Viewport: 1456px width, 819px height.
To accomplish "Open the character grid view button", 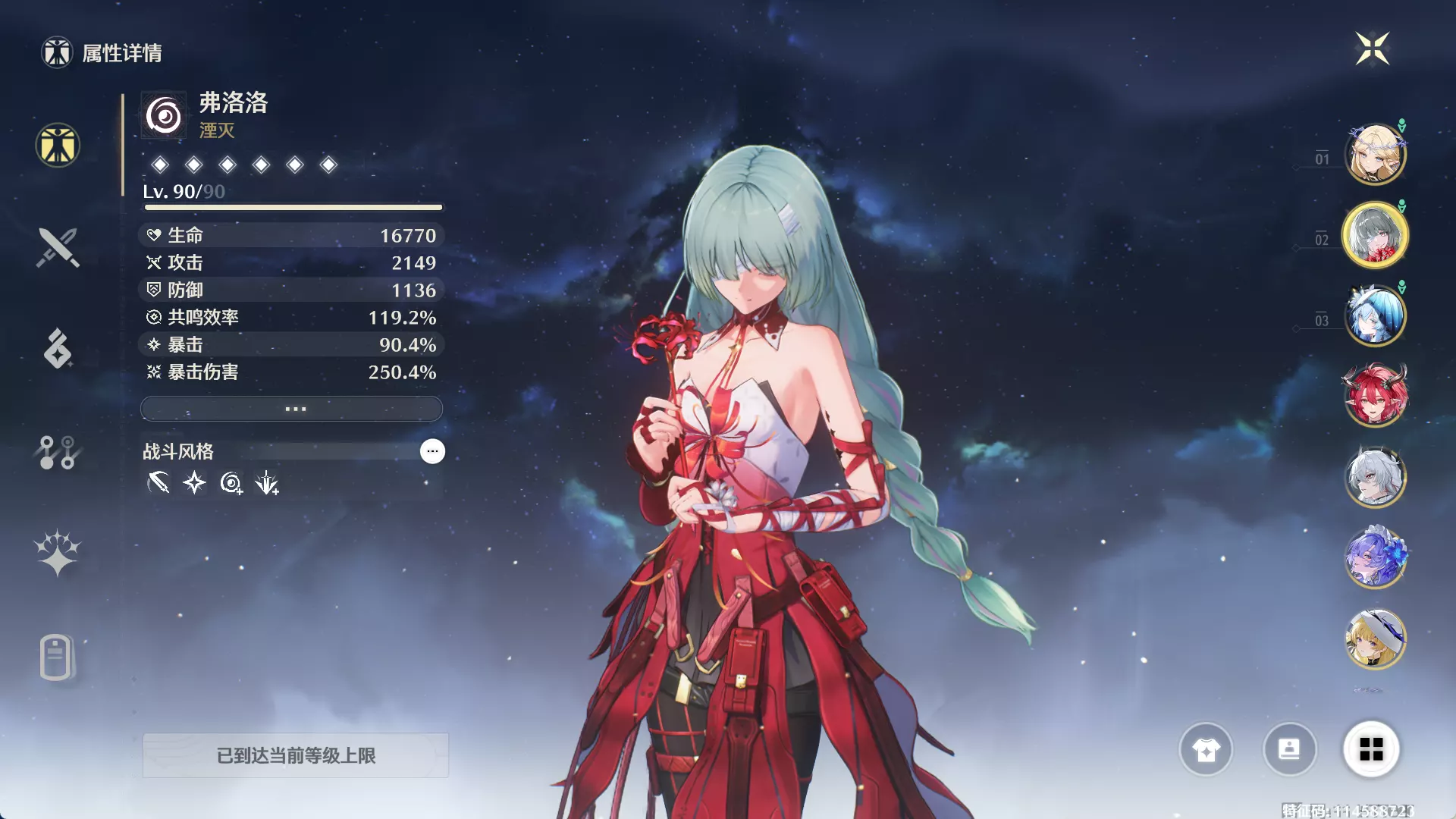I will tap(1371, 750).
